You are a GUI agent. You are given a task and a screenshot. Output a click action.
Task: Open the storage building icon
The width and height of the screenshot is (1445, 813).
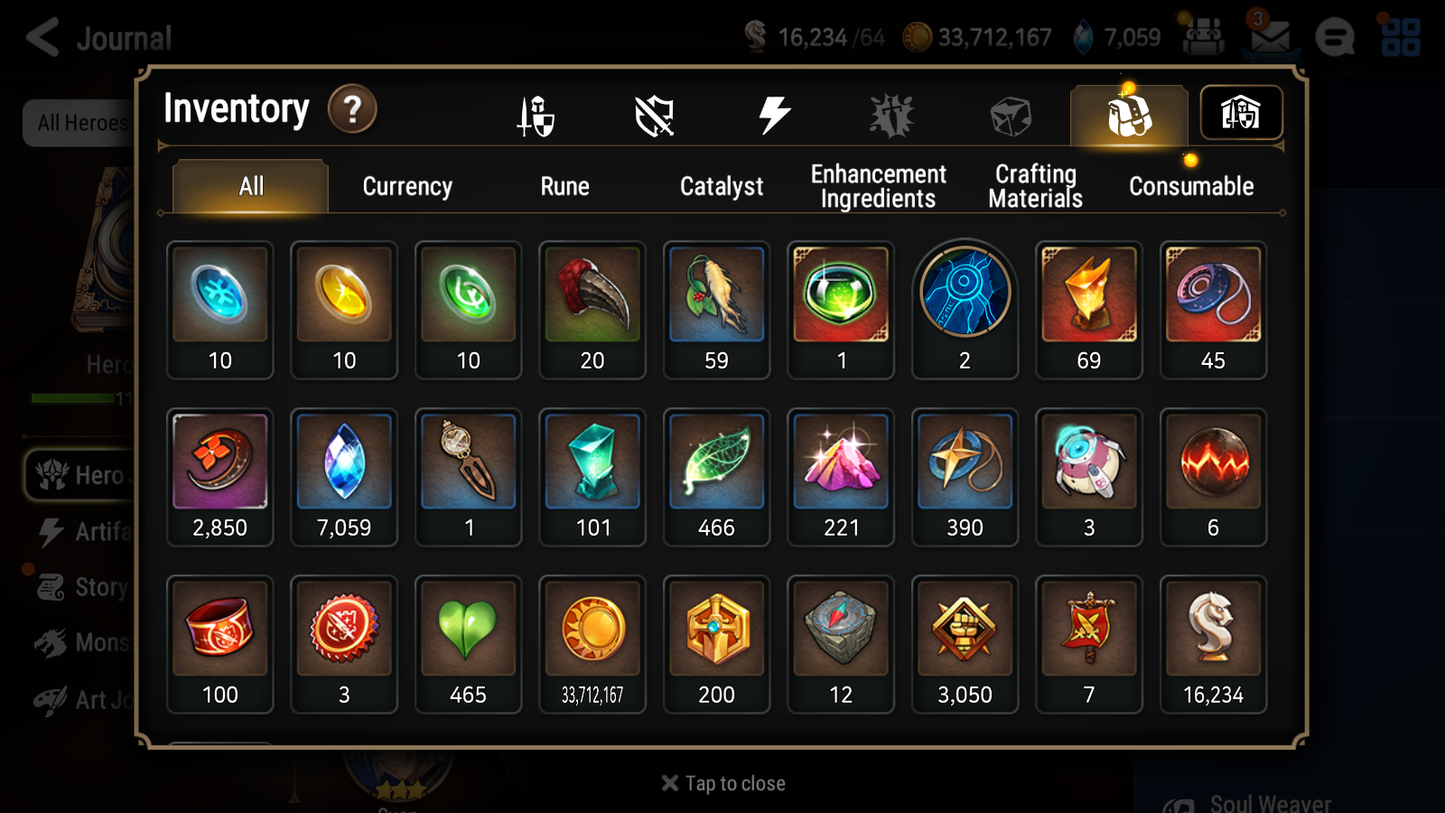click(1240, 113)
